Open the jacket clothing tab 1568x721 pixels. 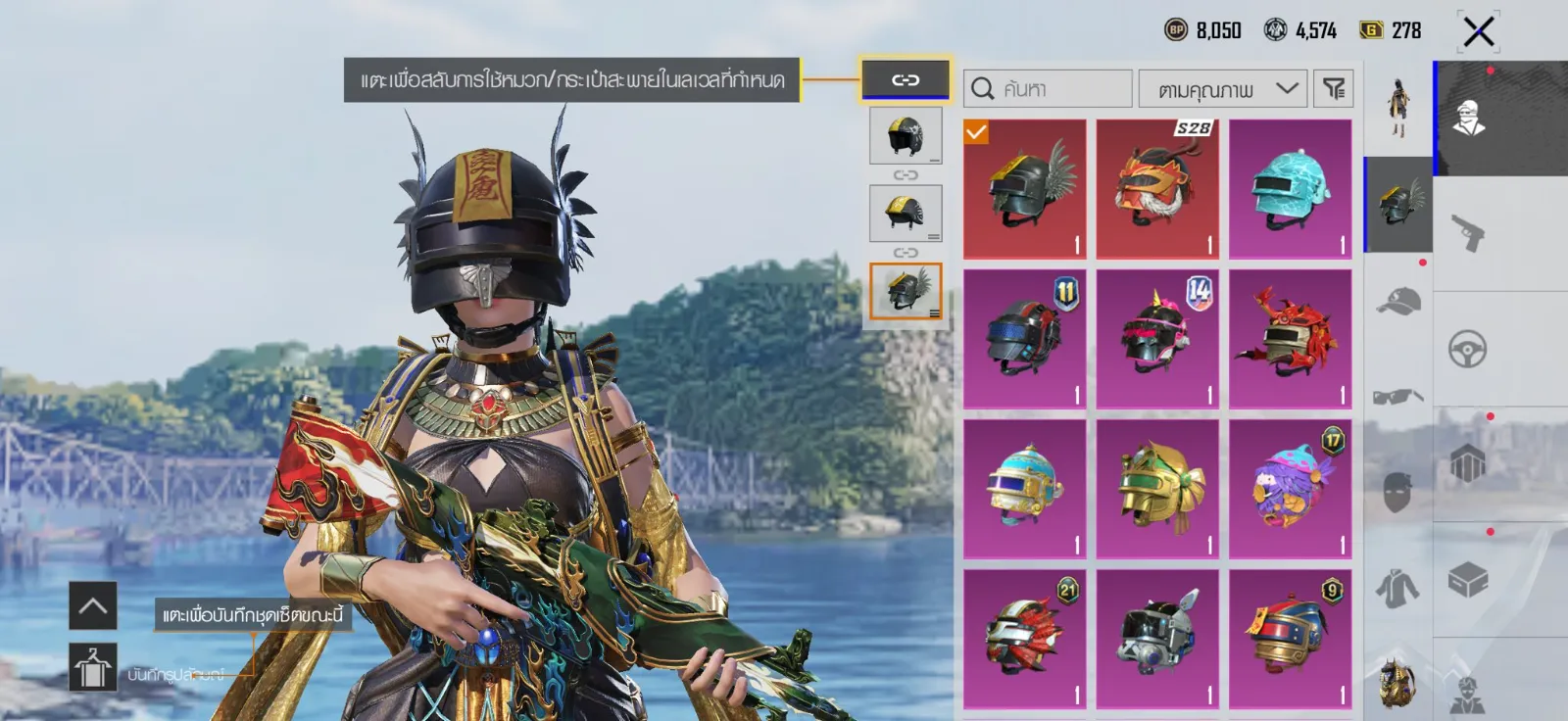(1398, 588)
